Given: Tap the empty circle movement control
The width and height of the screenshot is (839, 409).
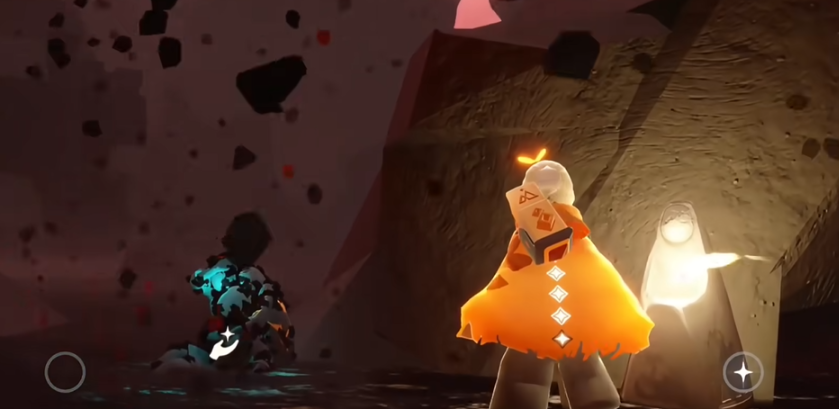Looking at the screenshot, I should click(x=65, y=372).
